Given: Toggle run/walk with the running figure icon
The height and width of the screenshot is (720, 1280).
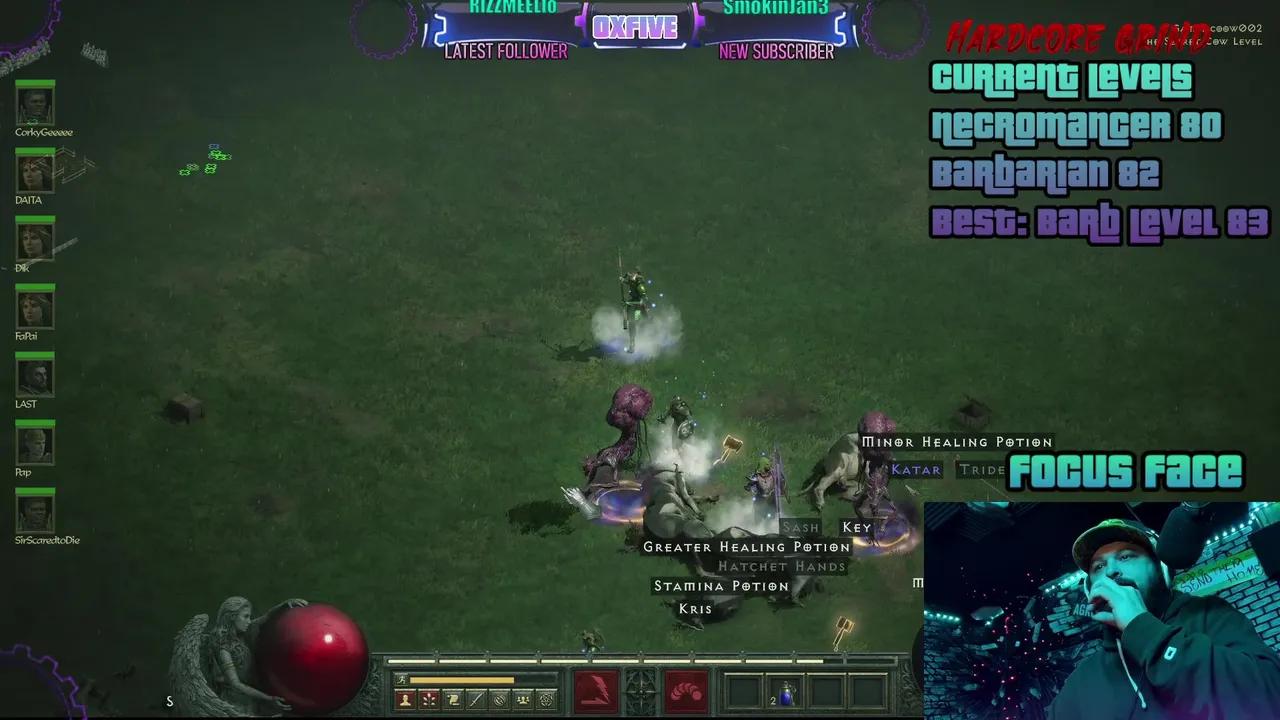Looking at the screenshot, I should (x=399, y=678).
